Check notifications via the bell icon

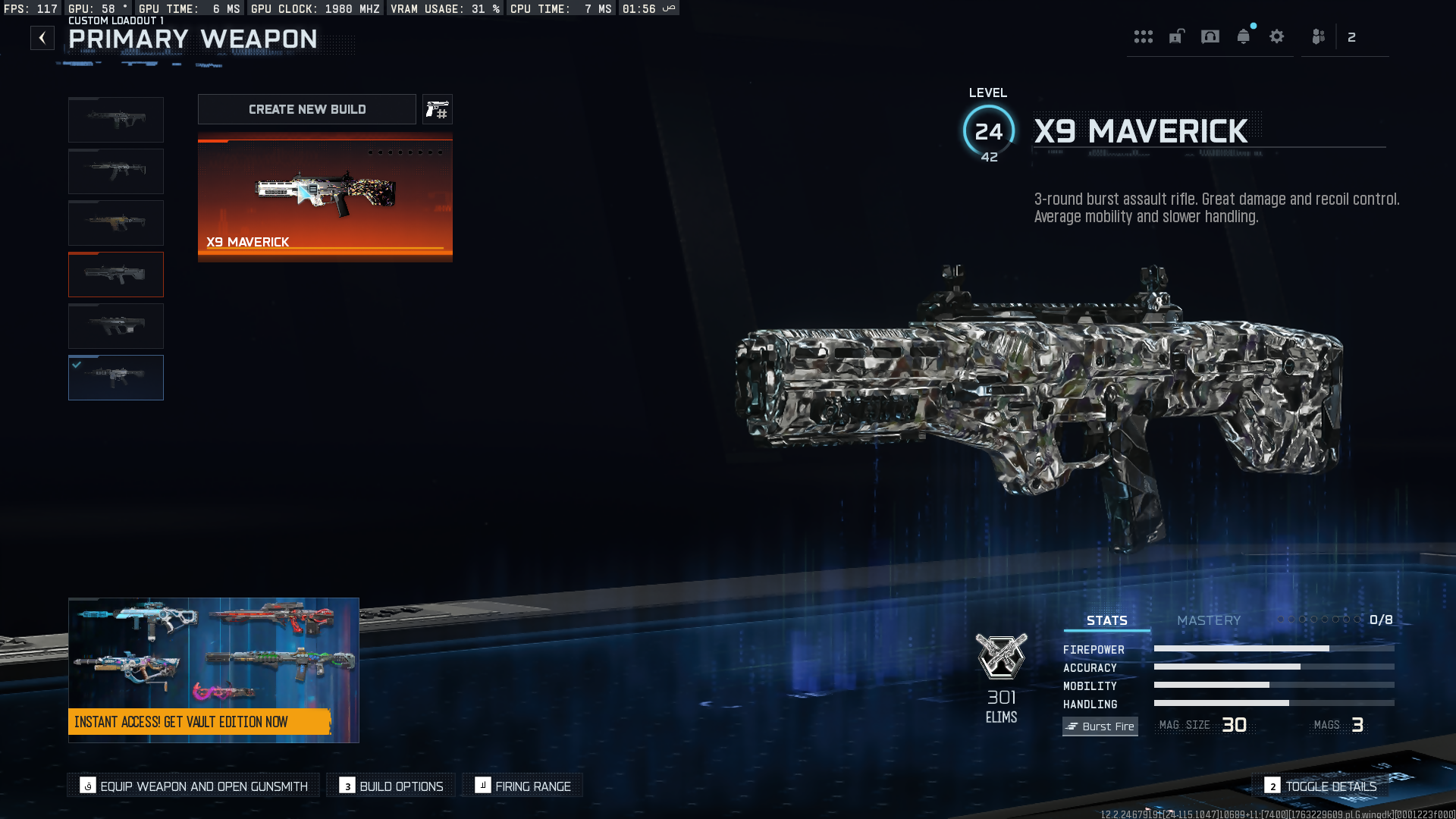coord(1244,36)
